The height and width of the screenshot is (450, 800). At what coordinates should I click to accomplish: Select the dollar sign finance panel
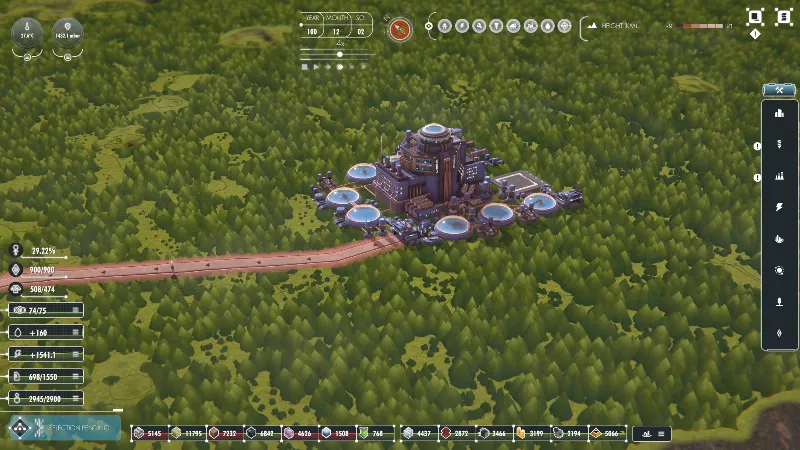coord(778,145)
